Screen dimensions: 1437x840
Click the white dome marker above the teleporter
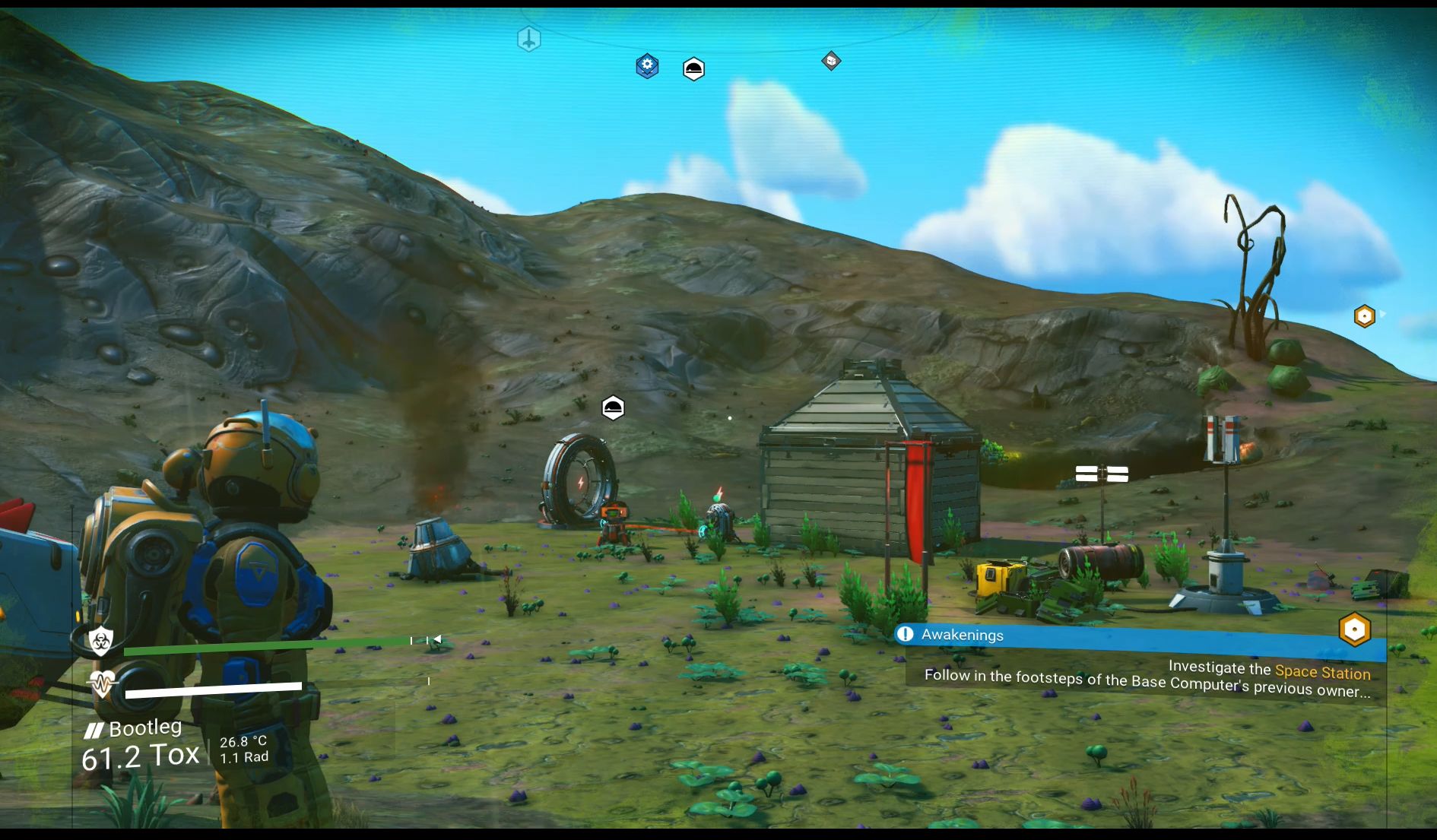[x=614, y=407]
